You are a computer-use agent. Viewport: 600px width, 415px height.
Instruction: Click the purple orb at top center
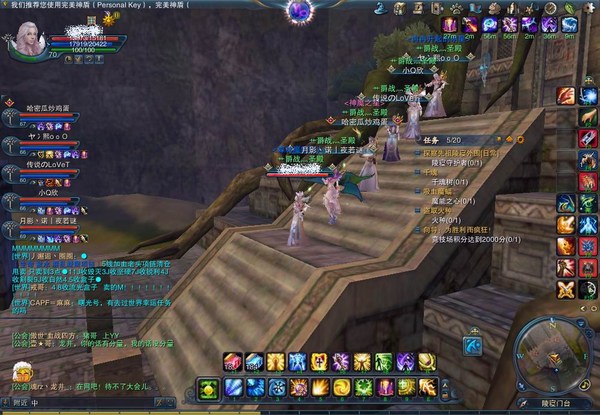298,11
